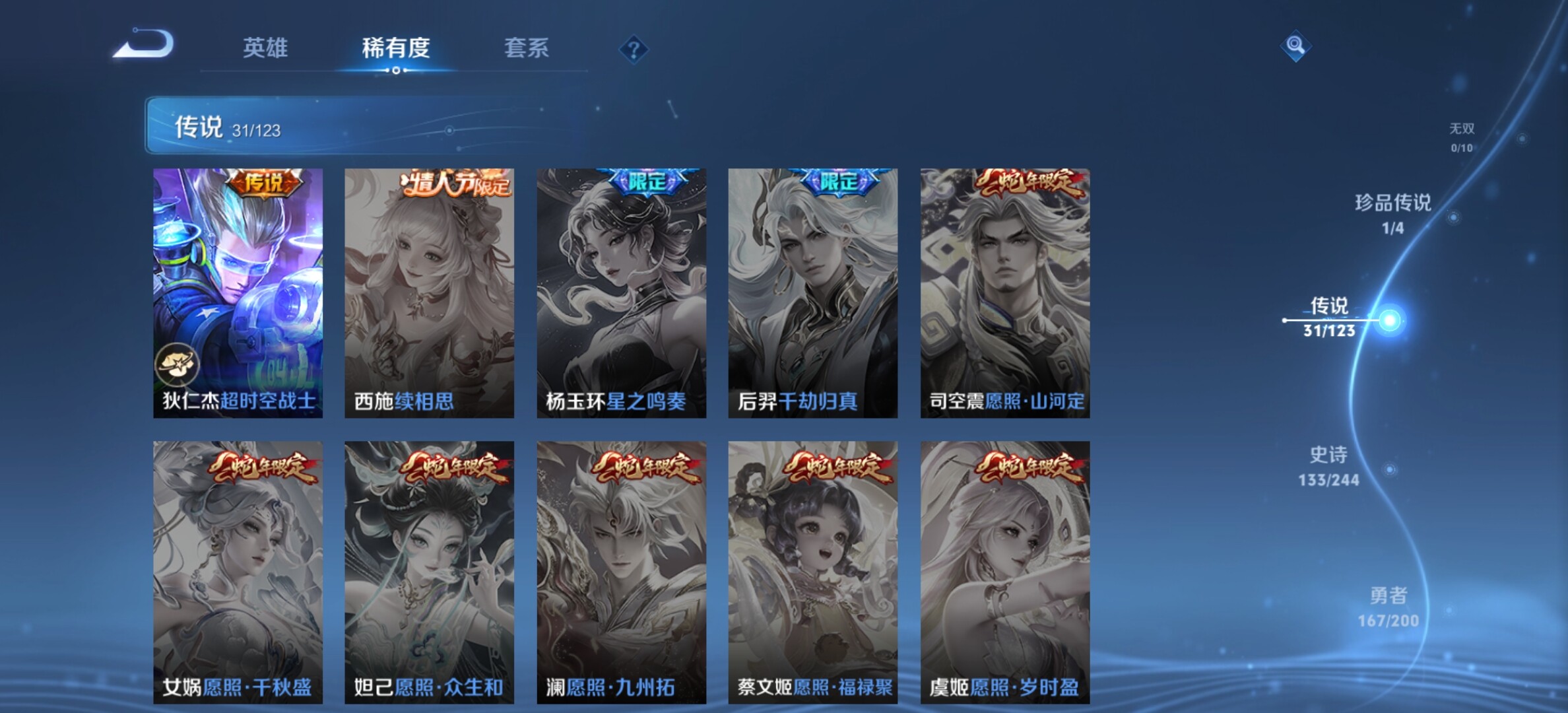The image size is (1568, 713).
Task: Switch to the 英雄 tab
Action: (265, 48)
